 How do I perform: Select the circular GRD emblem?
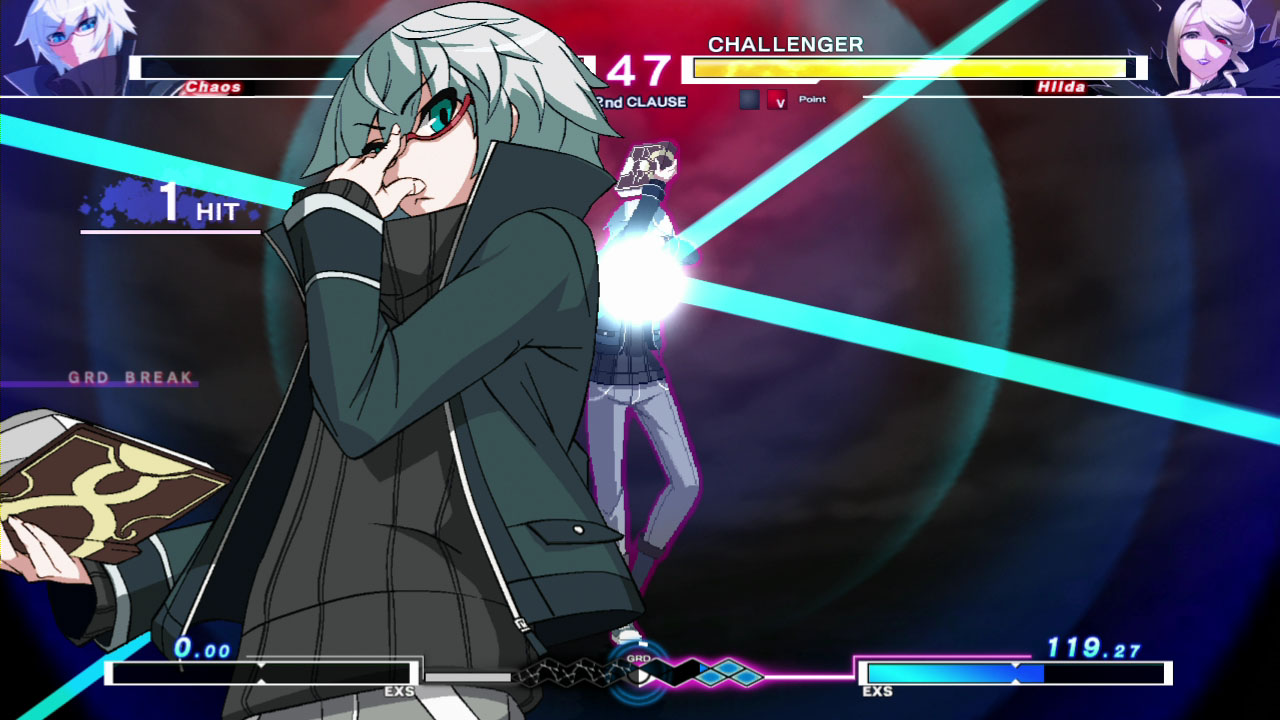(637, 674)
